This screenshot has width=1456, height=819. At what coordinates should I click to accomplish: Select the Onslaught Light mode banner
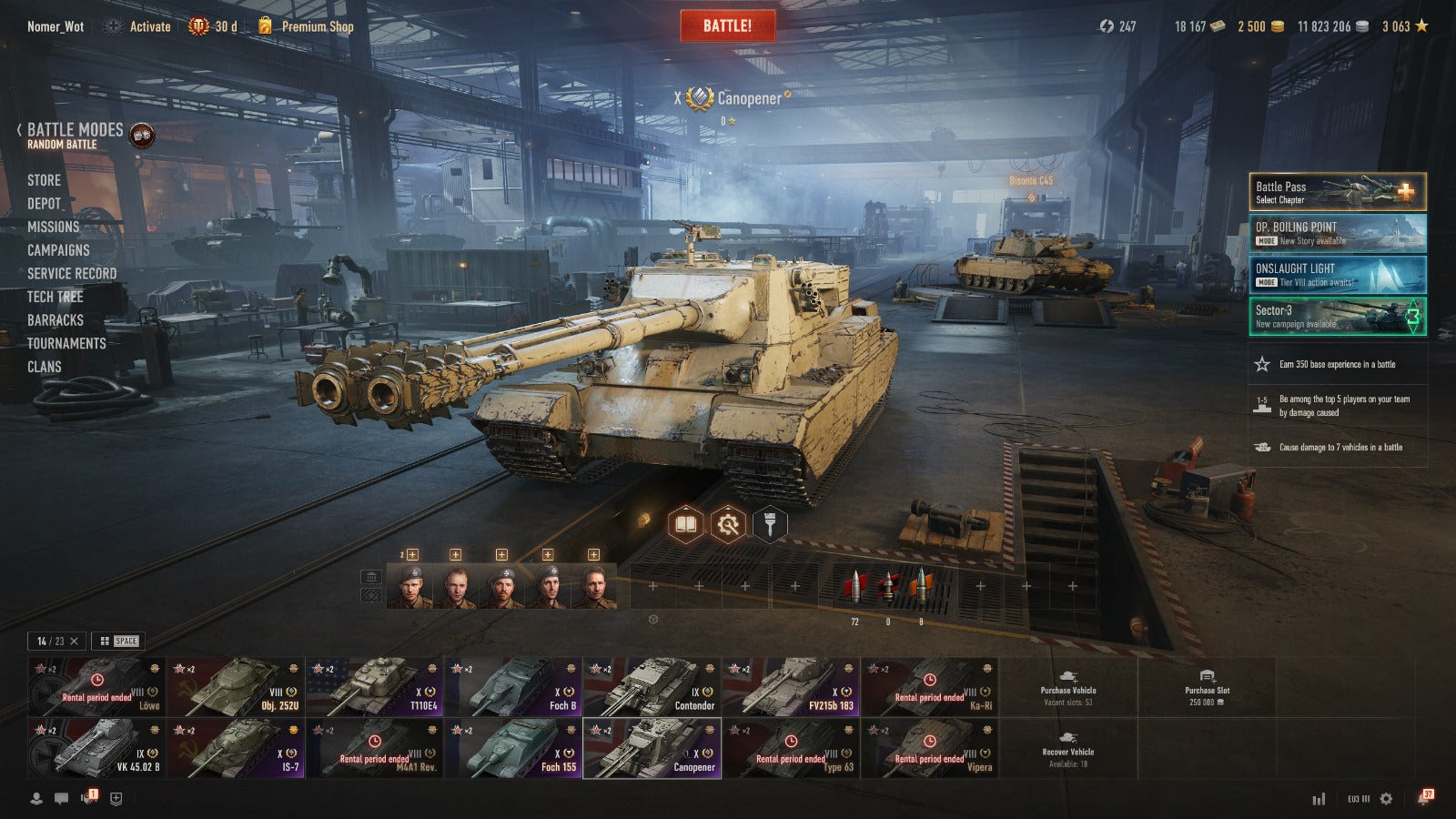[1337, 275]
